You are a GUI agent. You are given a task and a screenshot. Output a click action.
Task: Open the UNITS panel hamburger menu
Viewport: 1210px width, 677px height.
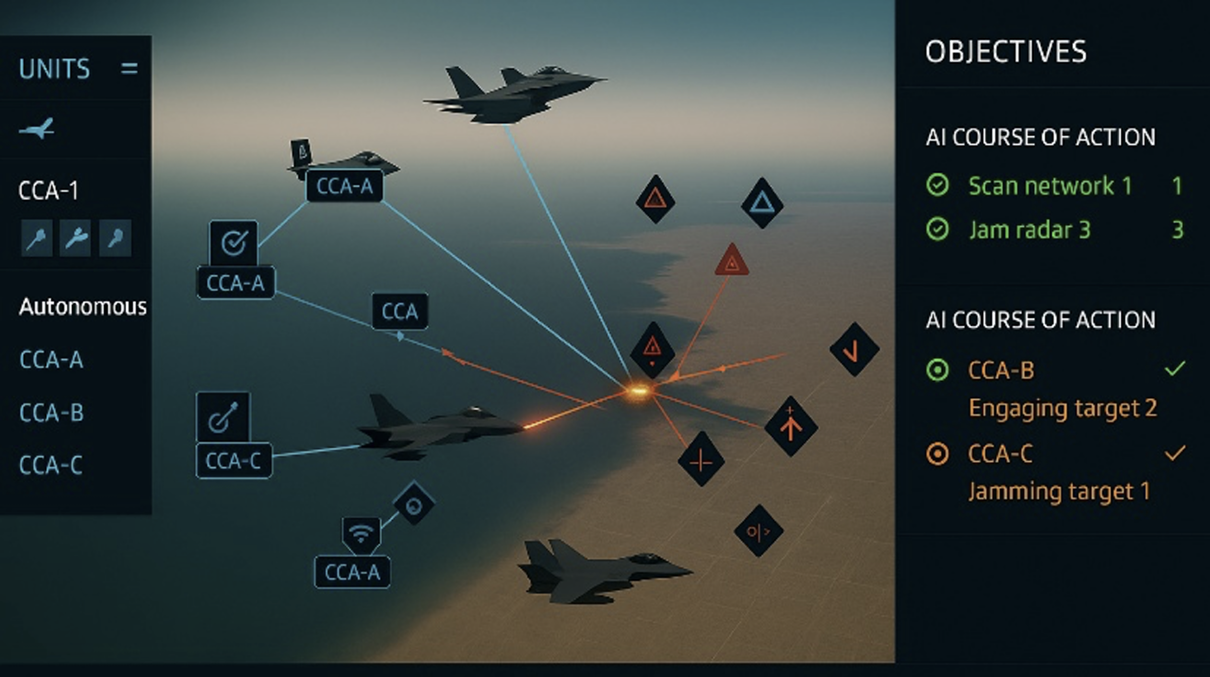(x=129, y=69)
